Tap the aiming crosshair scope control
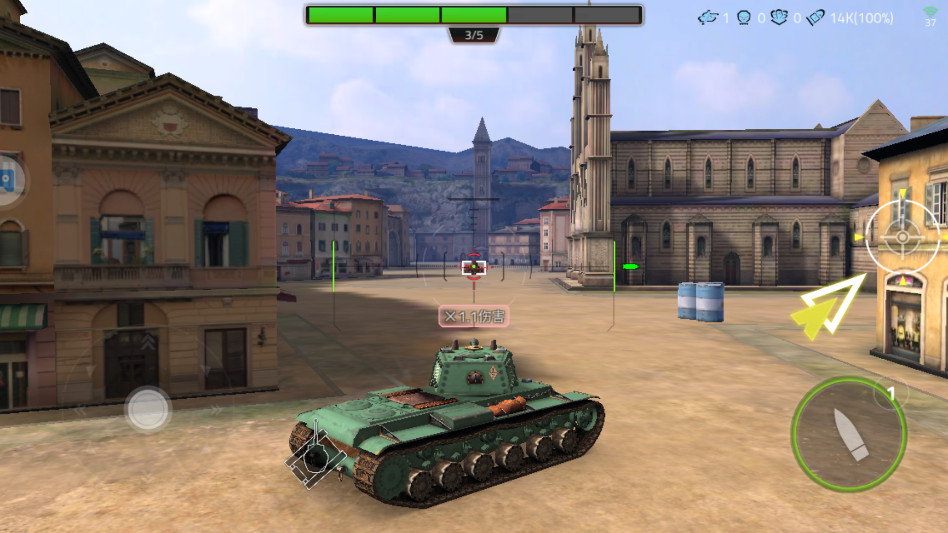 click(901, 237)
